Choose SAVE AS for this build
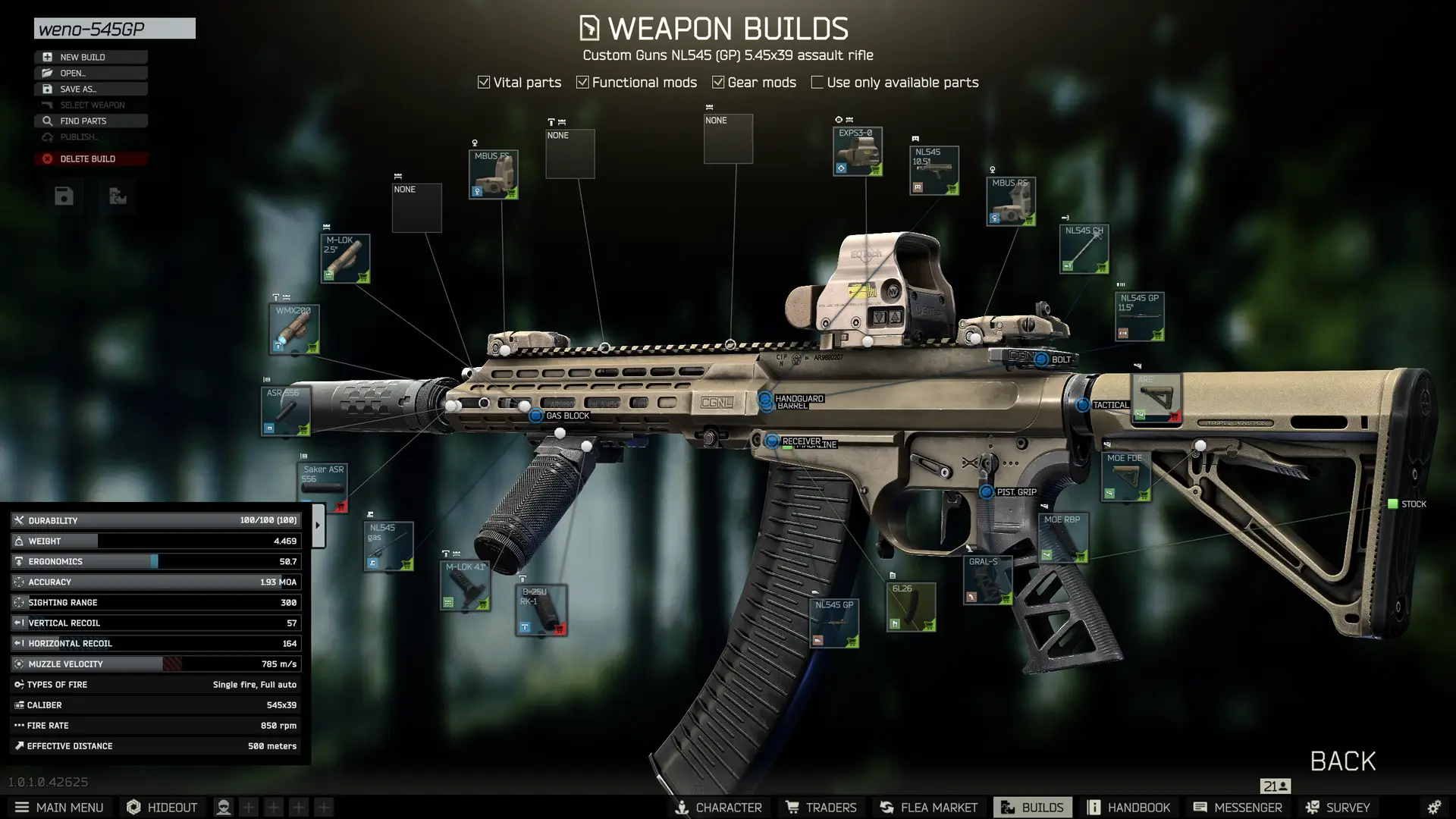 [90, 89]
